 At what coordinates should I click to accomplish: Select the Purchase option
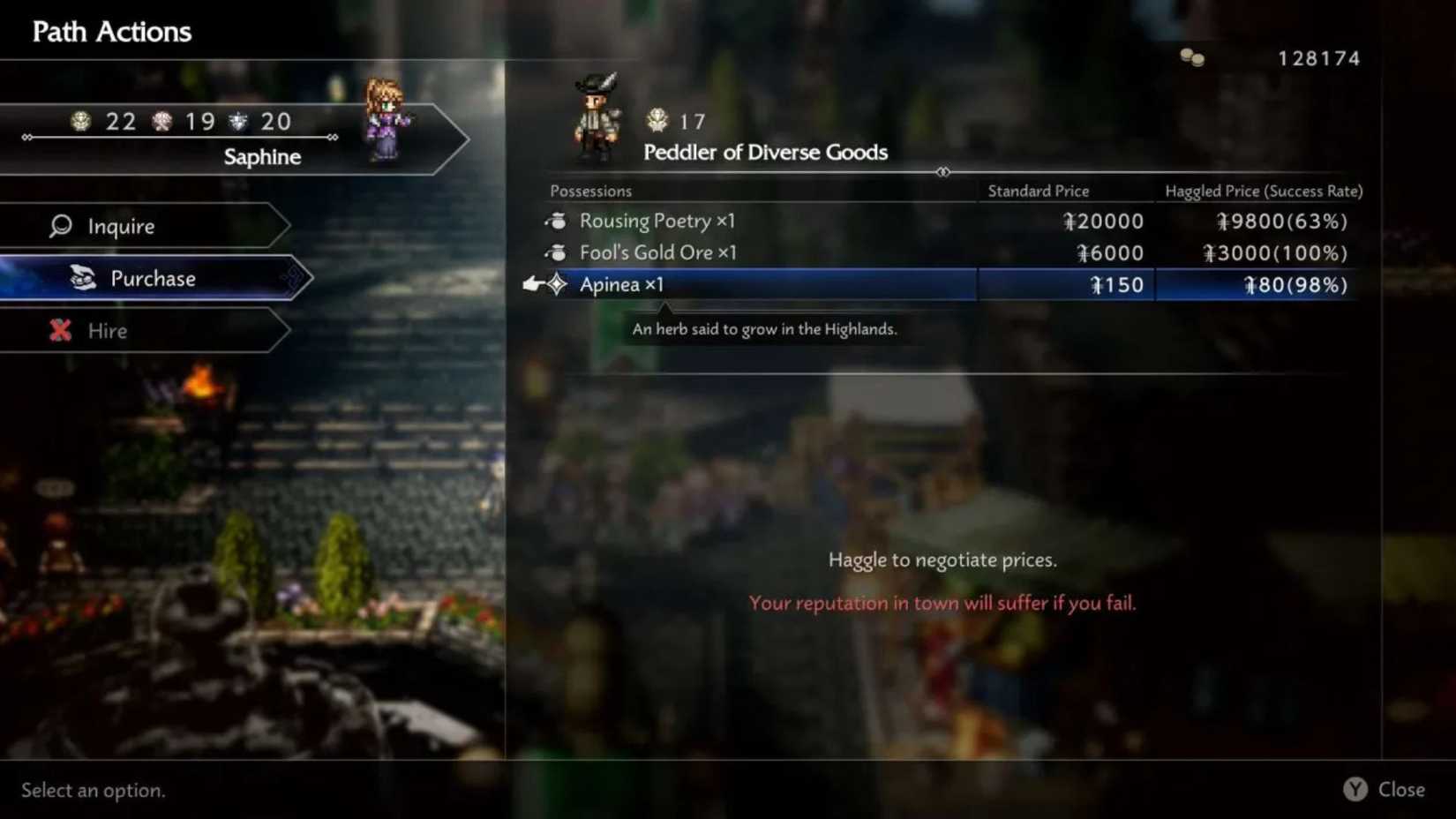[152, 278]
